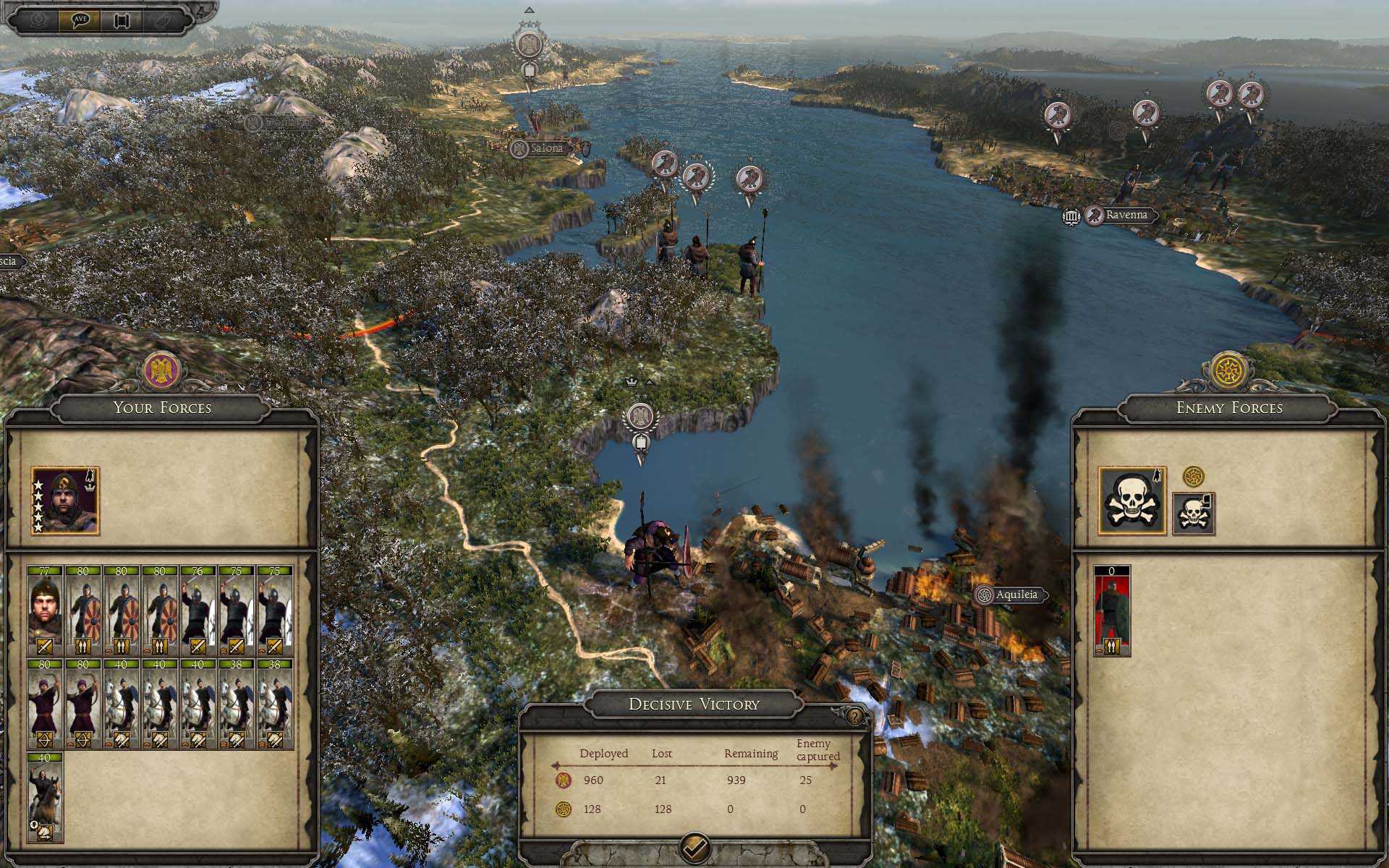Viewport: 1389px width, 868px height.
Task: Select the general's bodyguard unit card
Action: (46, 610)
